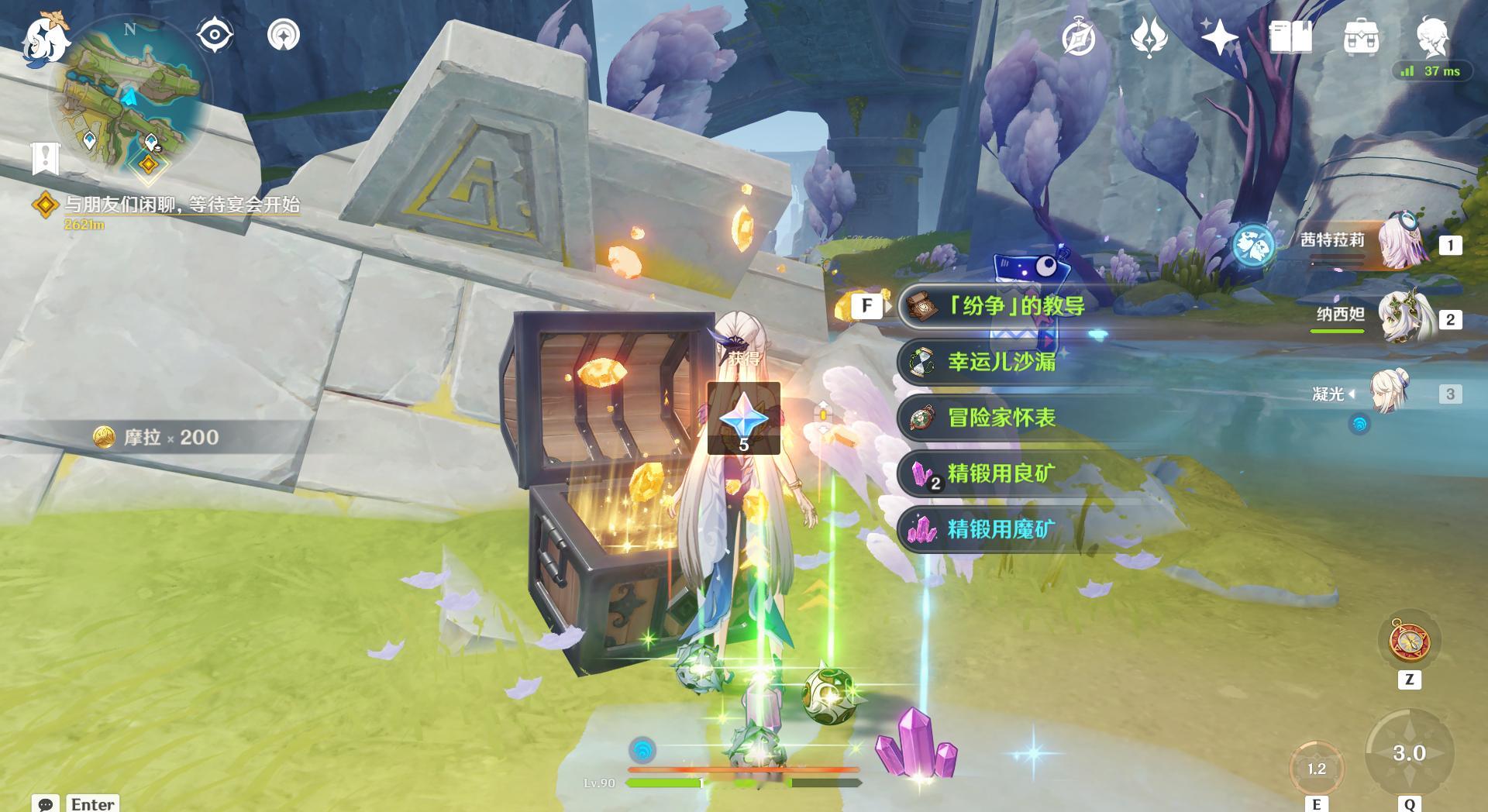Toggle the elemental sight eye icon
1488x812 pixels.
coord(215,35)
